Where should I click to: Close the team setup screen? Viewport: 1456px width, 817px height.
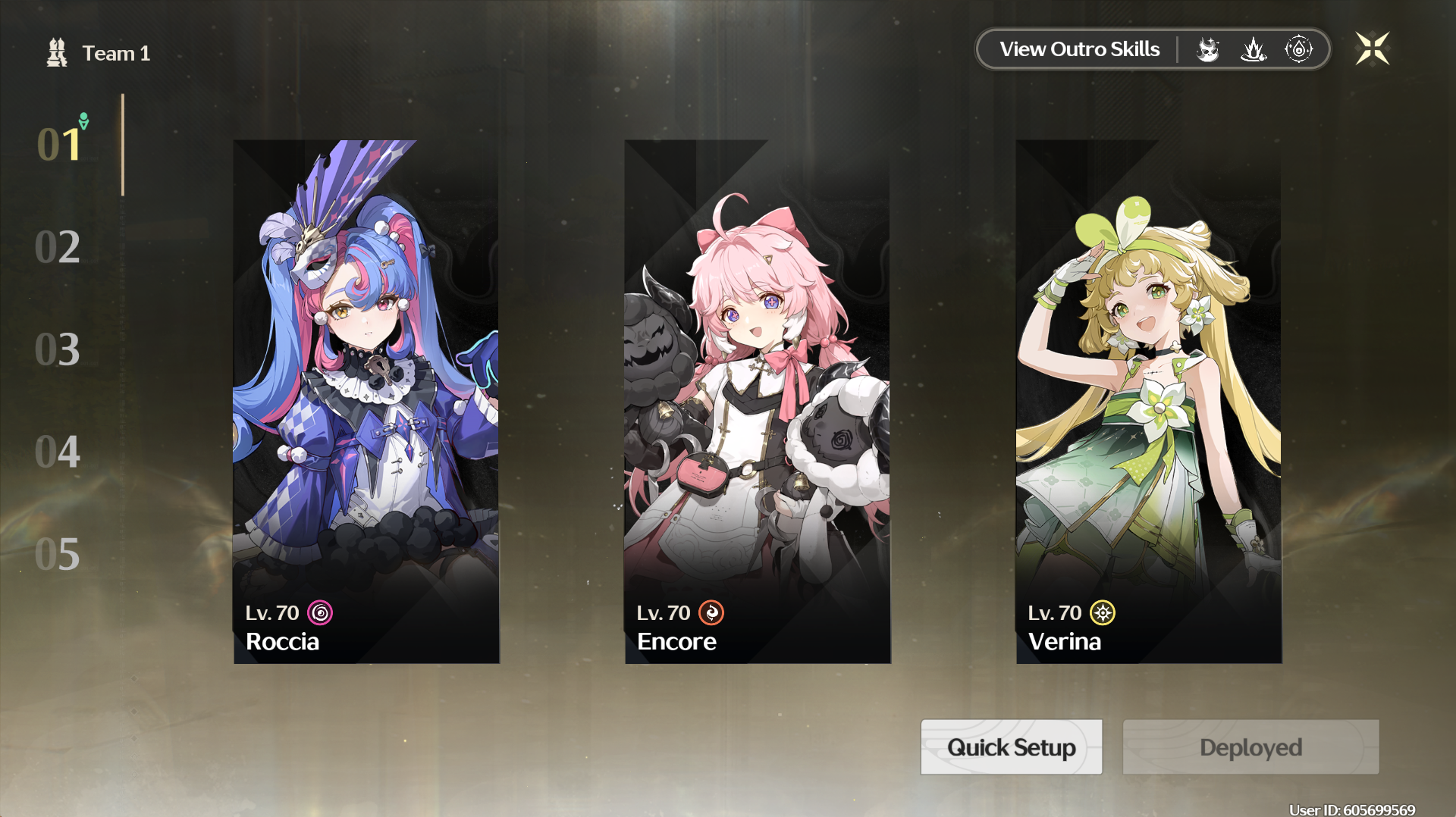point(1372,49)
